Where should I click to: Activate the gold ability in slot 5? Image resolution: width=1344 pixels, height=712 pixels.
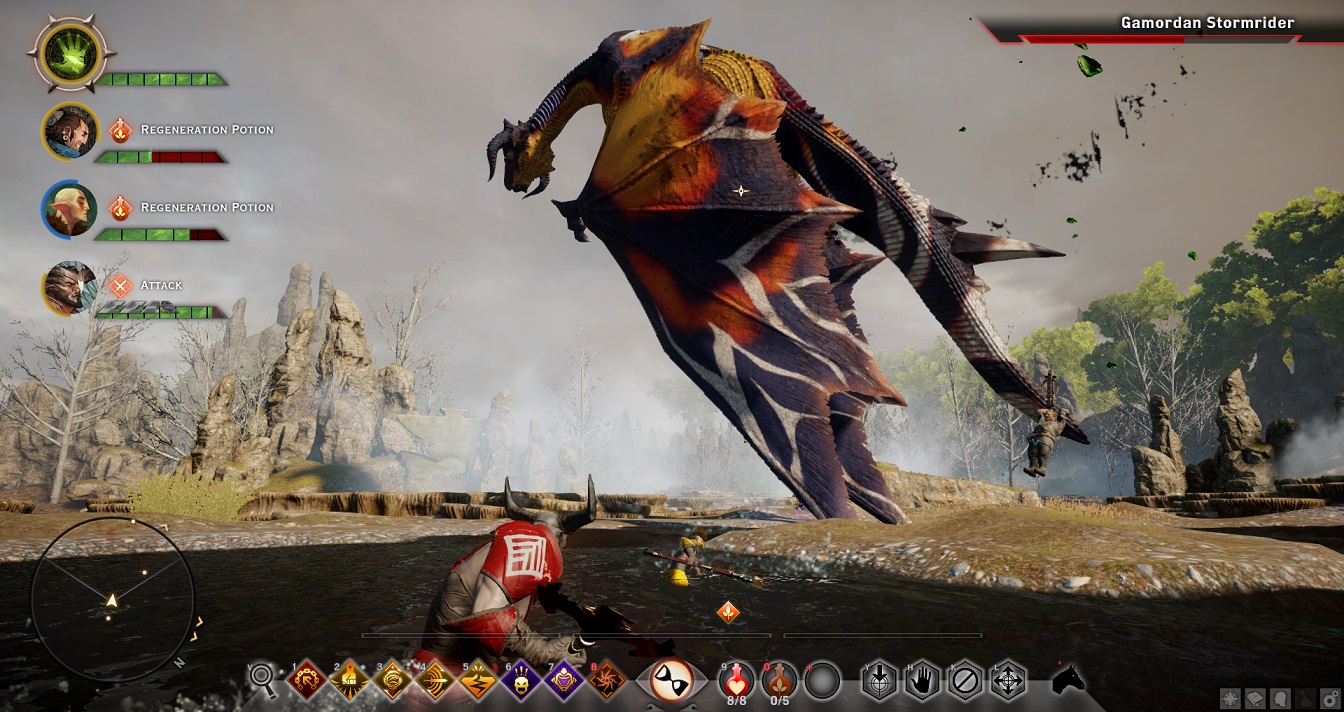click(x=478, y=680)
